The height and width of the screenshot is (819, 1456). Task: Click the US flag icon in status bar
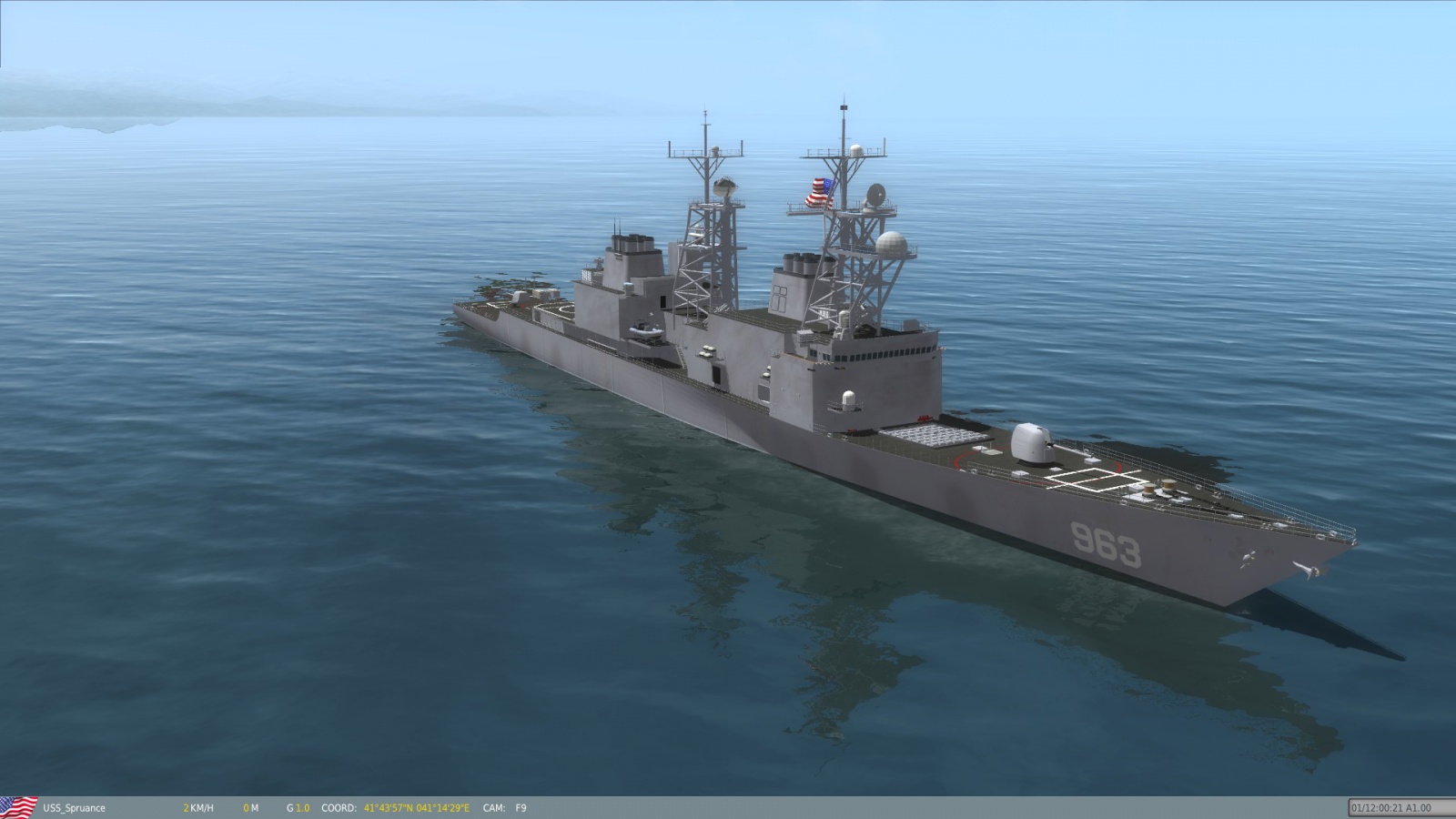18,807
